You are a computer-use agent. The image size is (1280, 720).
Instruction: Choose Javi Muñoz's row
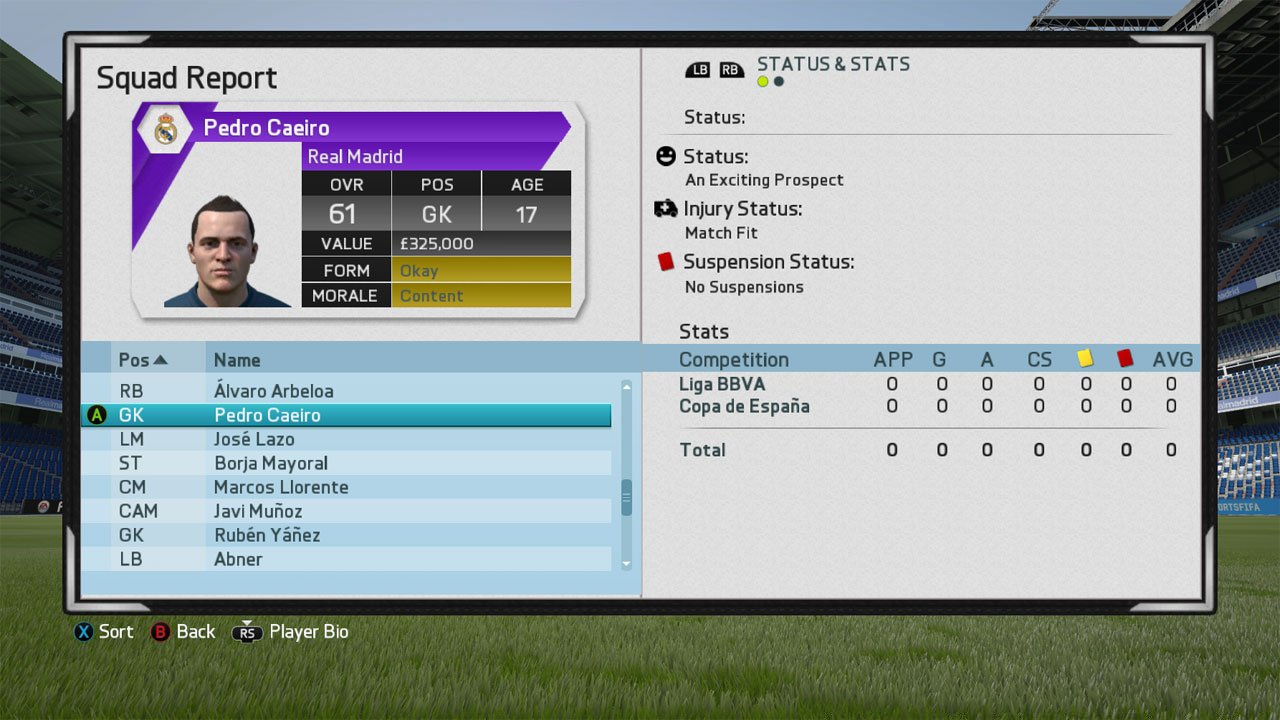point(258,511)
